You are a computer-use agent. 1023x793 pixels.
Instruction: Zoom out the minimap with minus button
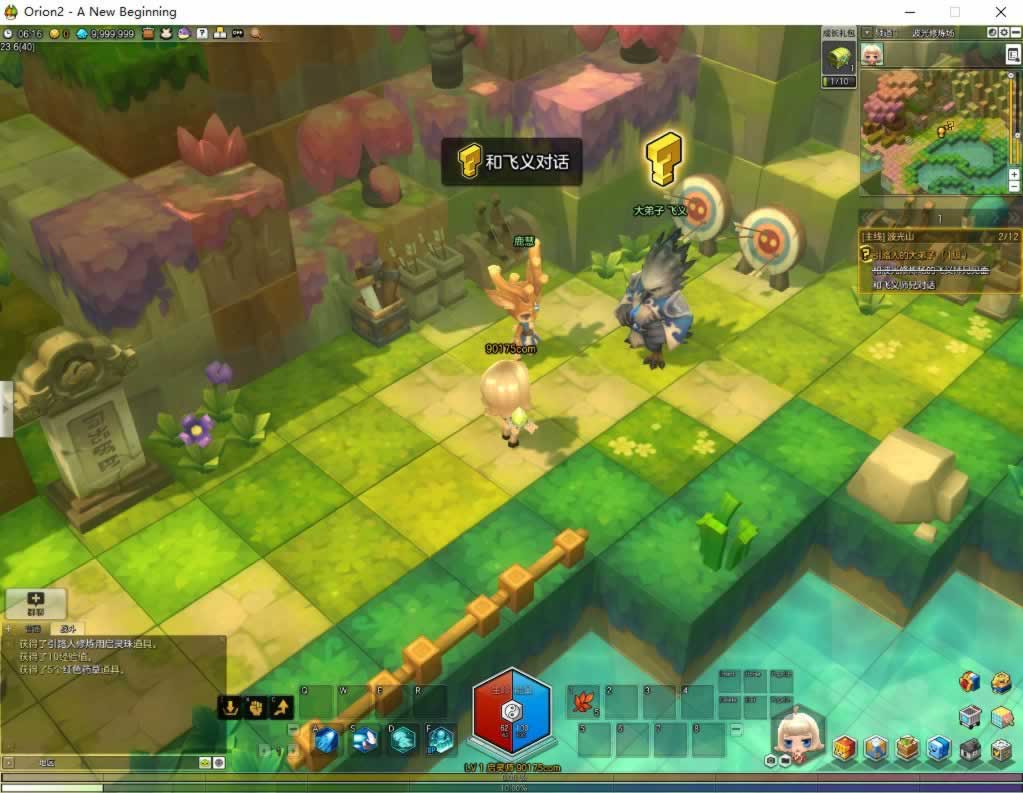1014,186
